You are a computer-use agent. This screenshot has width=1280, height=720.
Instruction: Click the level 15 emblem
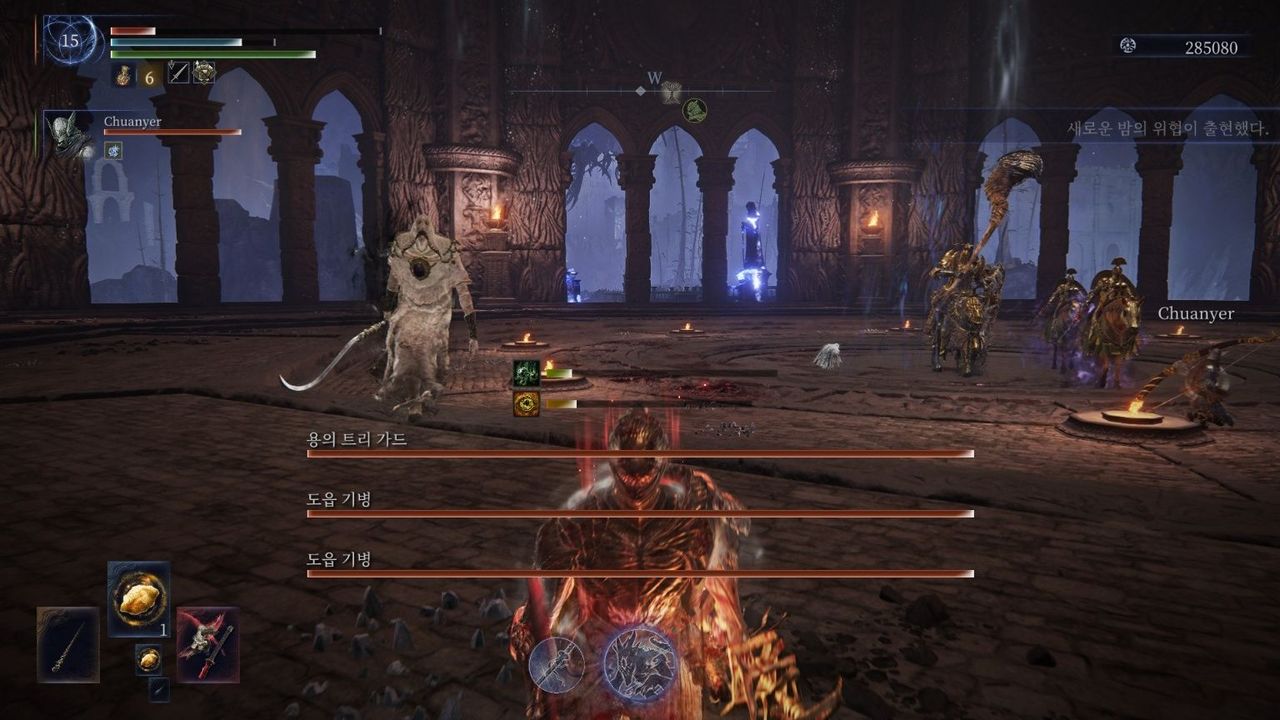click(x=70, y=41)
